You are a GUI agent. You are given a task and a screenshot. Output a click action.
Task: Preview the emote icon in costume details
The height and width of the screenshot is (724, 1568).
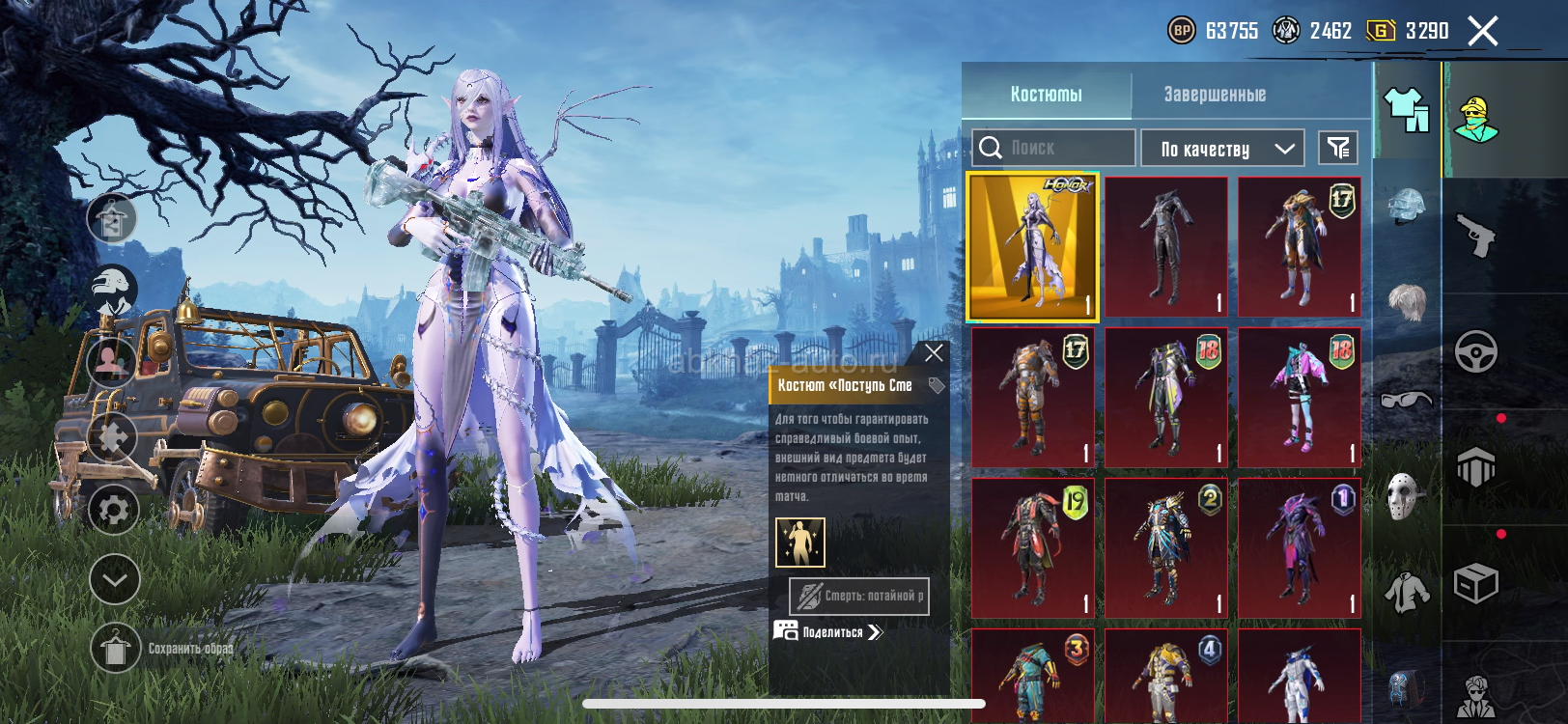click(800, 542)
